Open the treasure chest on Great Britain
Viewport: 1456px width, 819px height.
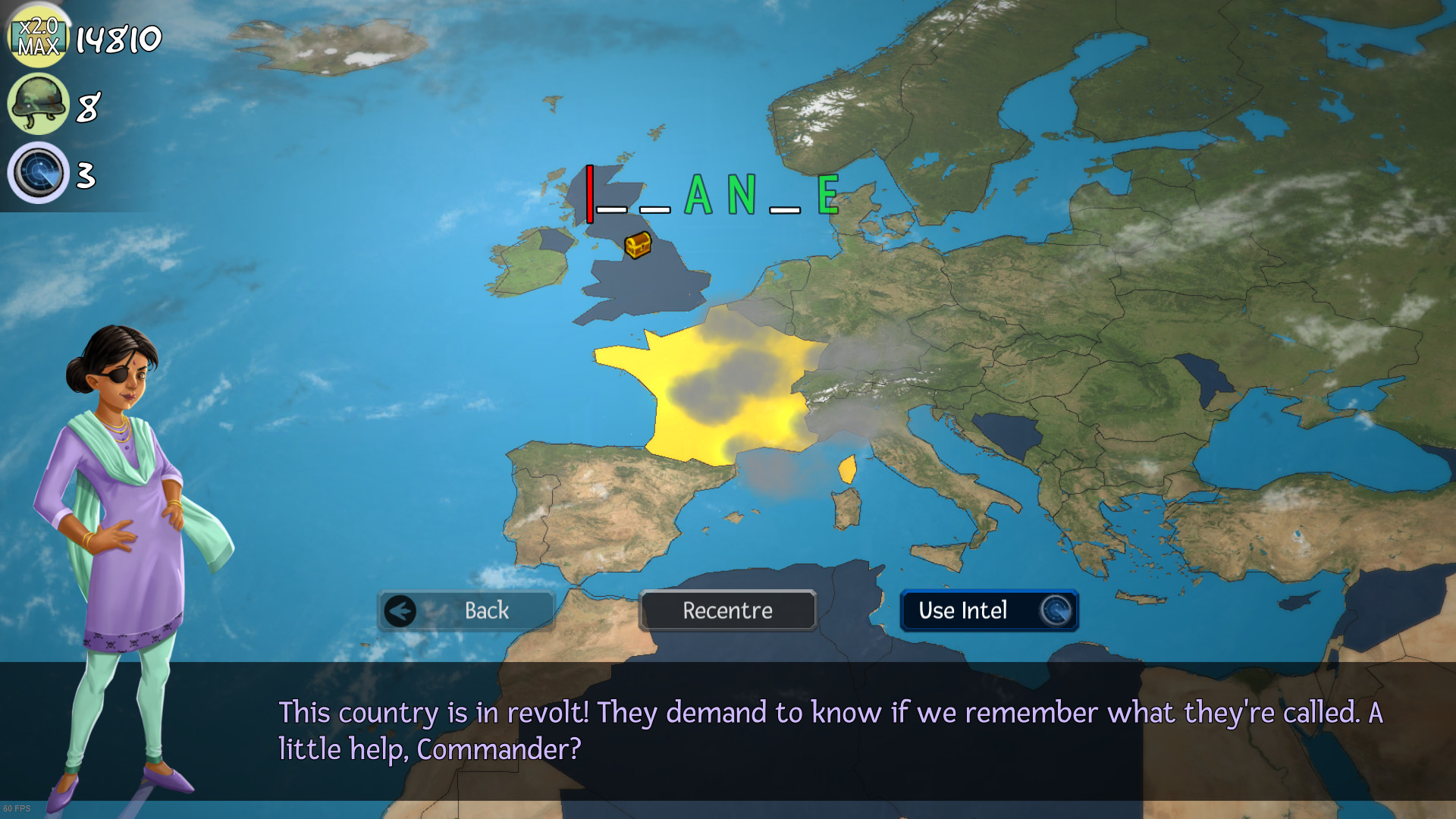point(637,246)
